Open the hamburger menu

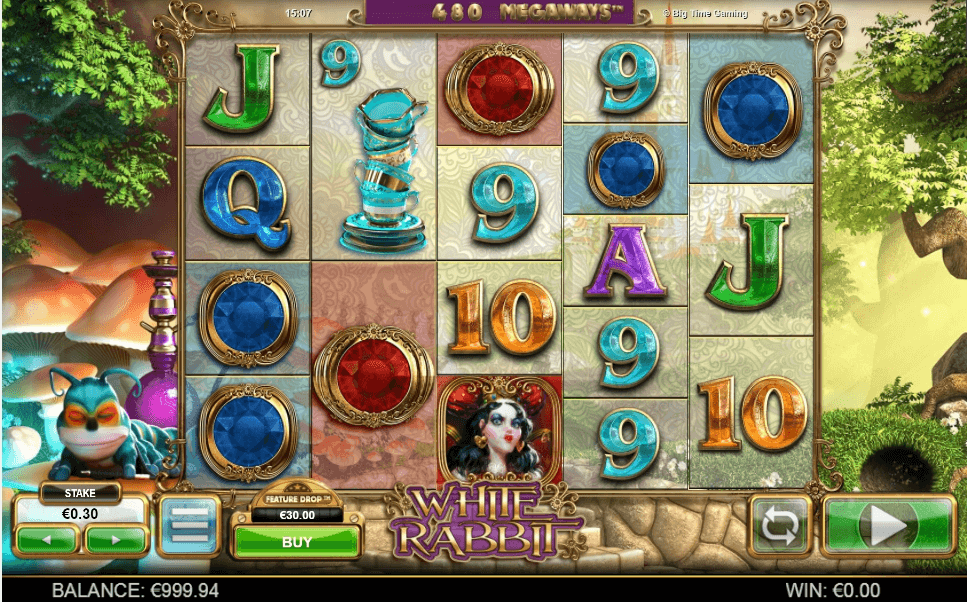187,525
